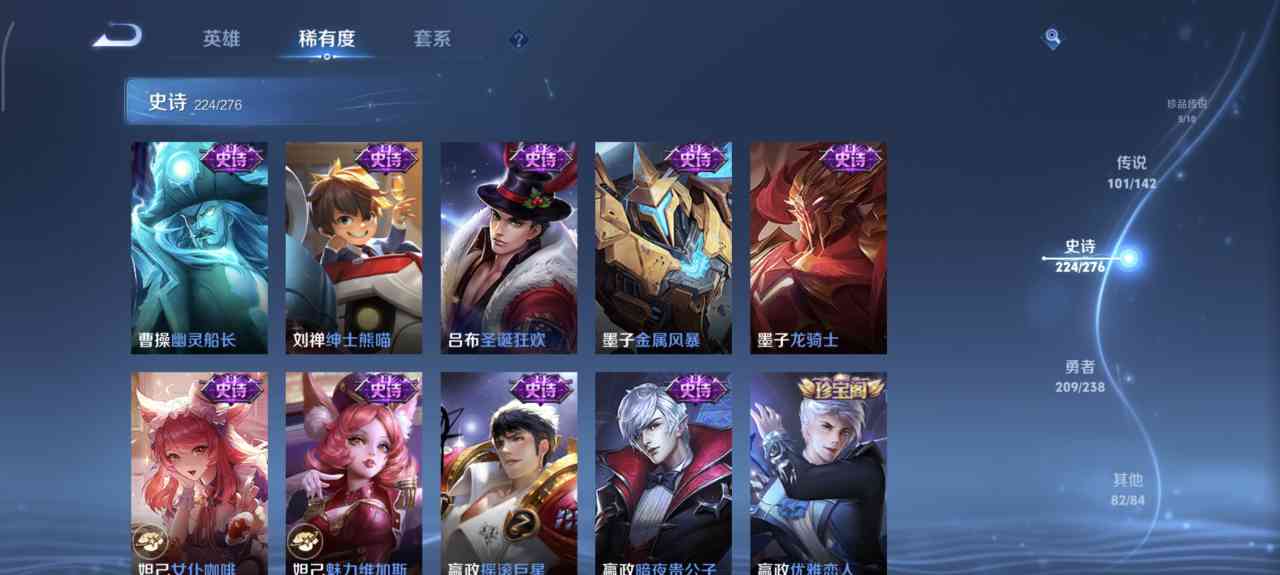
Task: Jump to 传说 rarity section
Action: point(1131,171)
